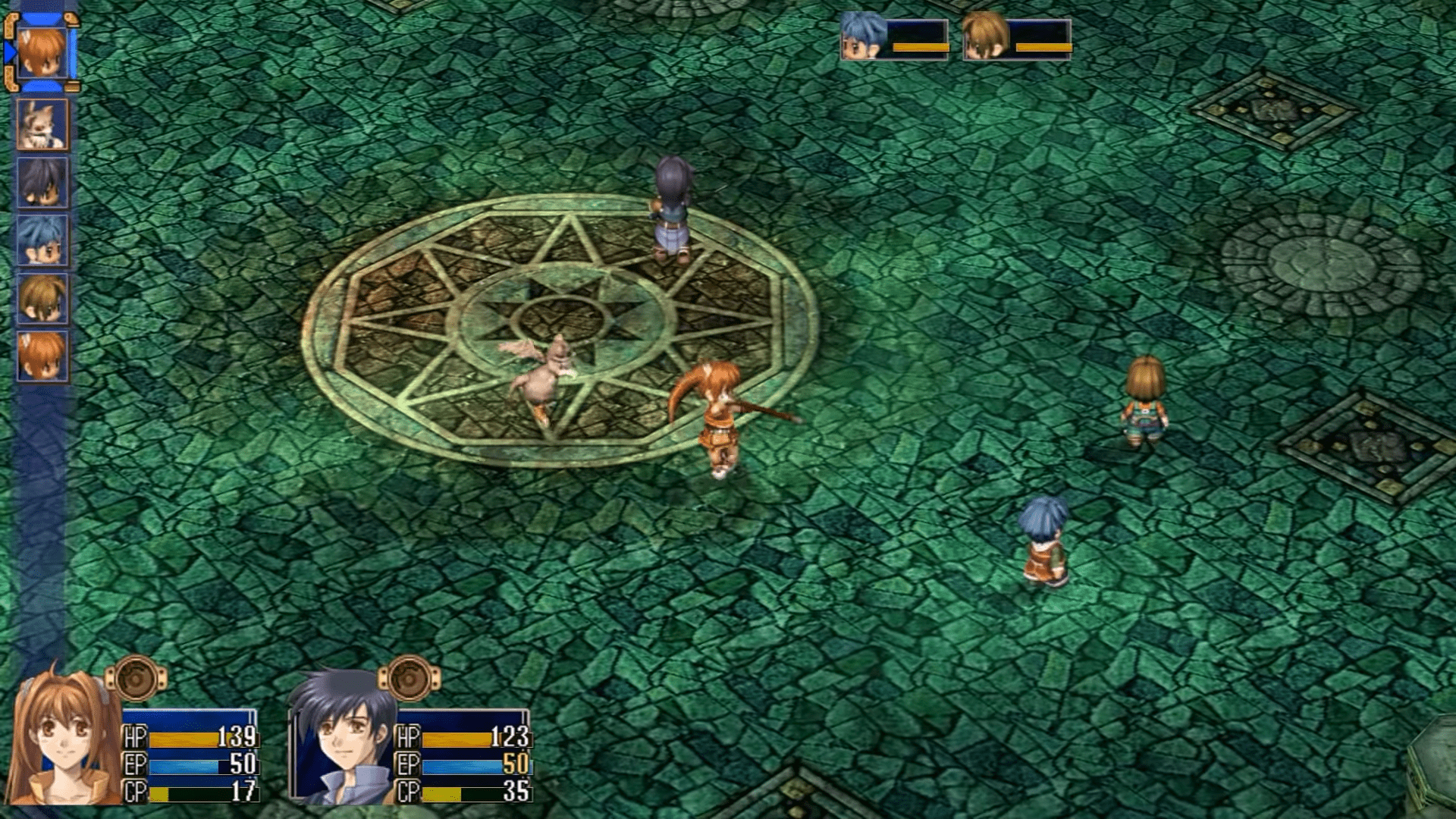Choose the brown-haired boy turn-order portrait
This screenshot has width=1456, height=819.
click(42, 298)
